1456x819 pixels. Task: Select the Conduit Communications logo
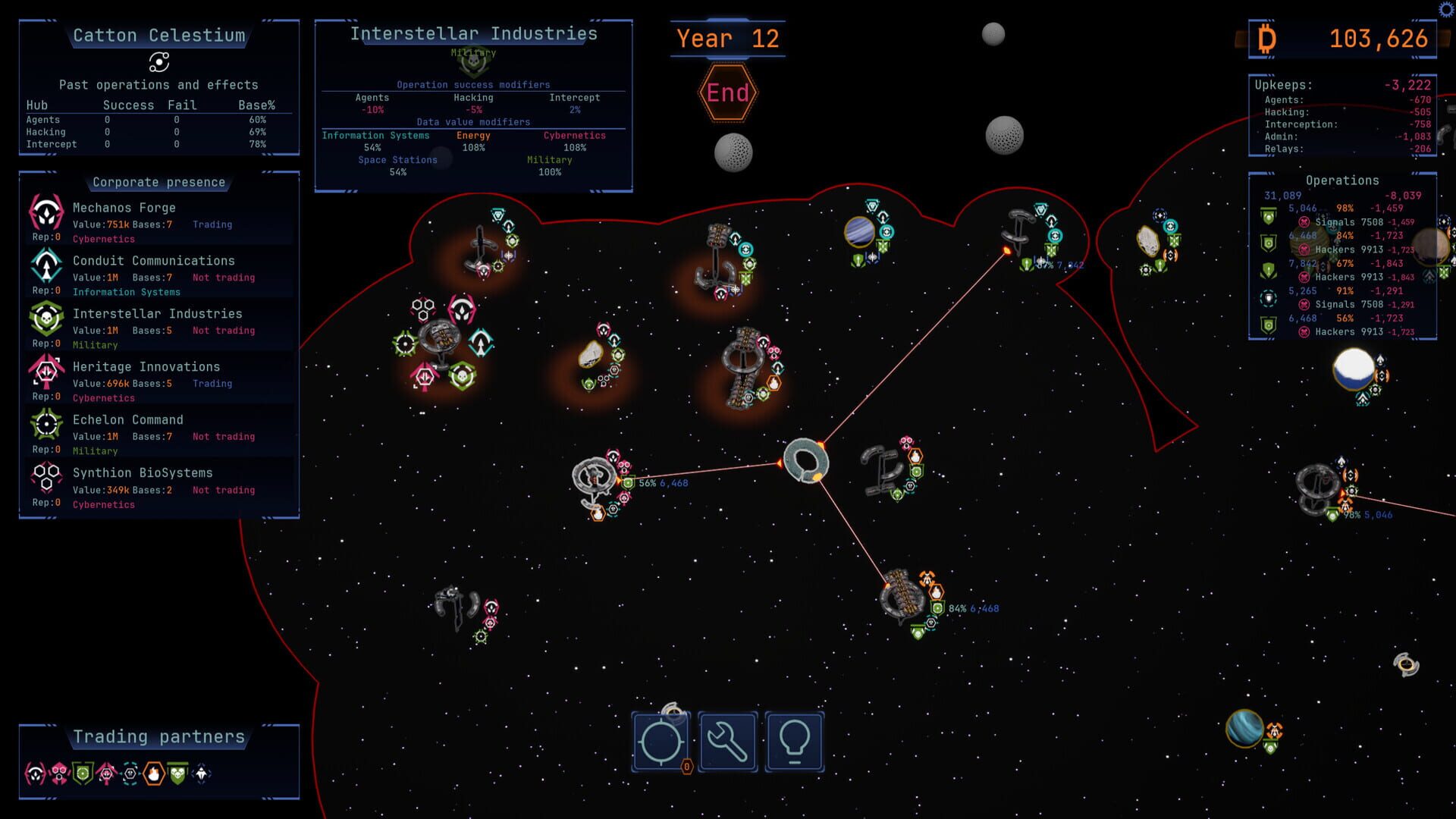pos(45,265)
